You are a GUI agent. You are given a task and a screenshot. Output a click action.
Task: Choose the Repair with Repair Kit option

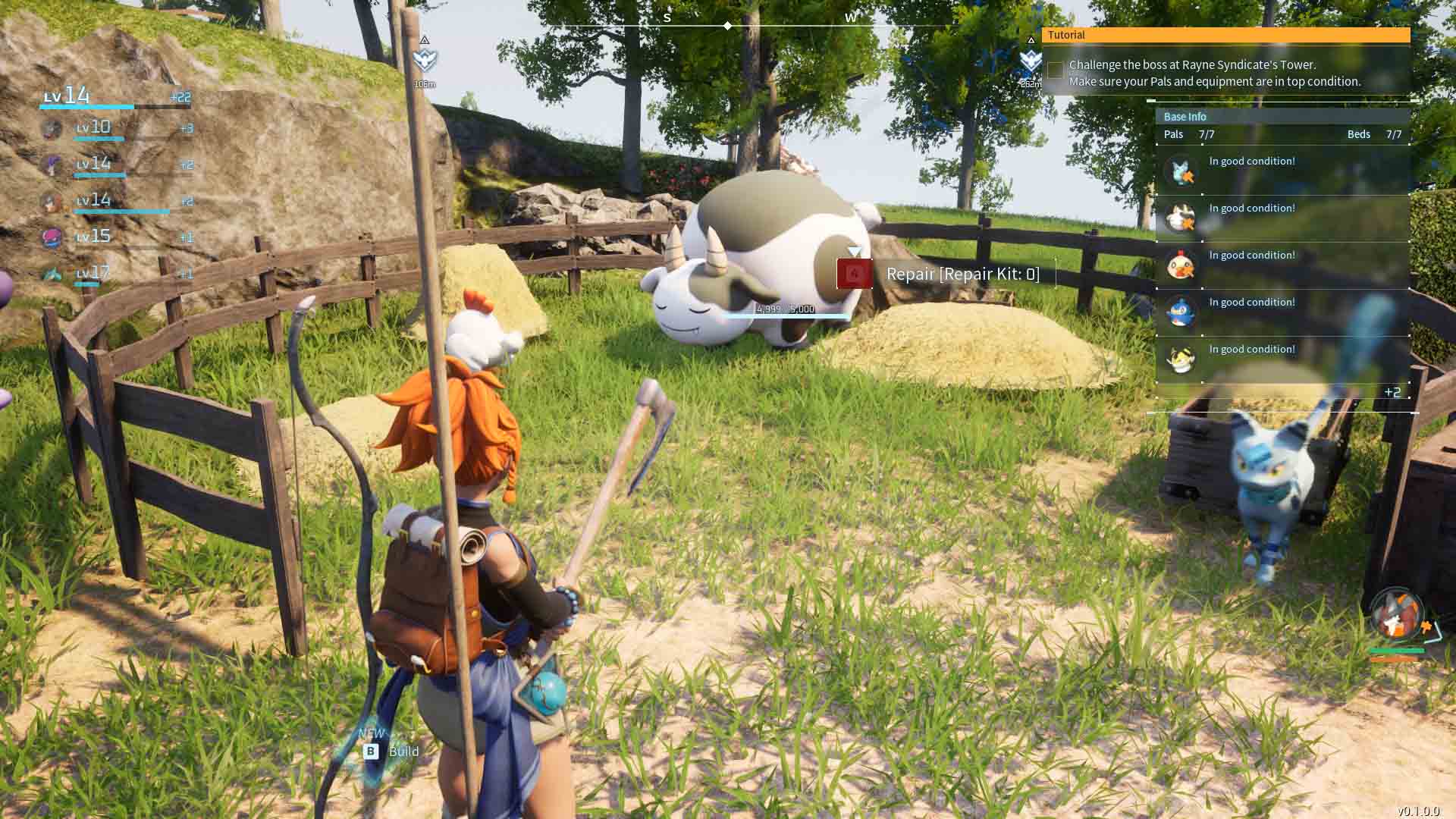click(946, 274)
